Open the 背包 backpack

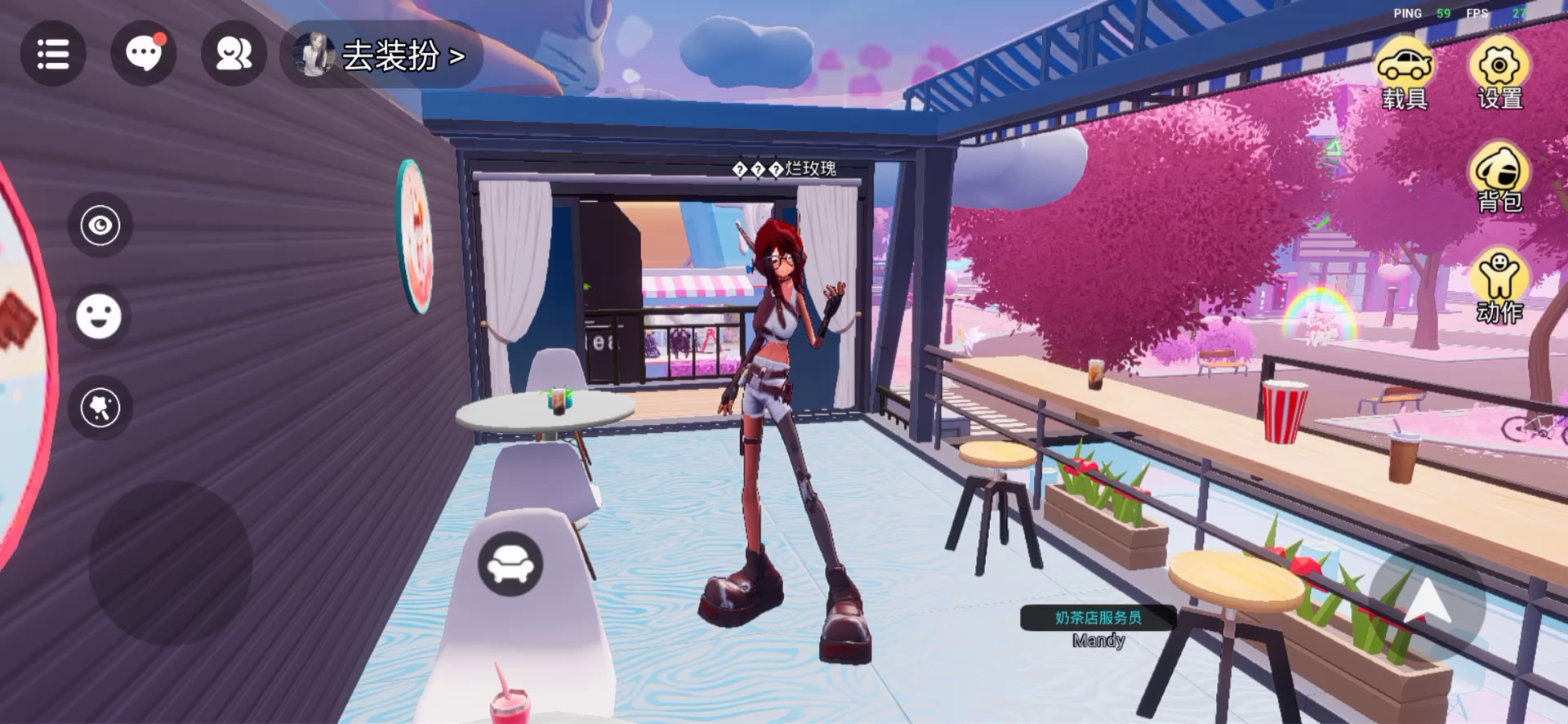[x=1499, y=177]
